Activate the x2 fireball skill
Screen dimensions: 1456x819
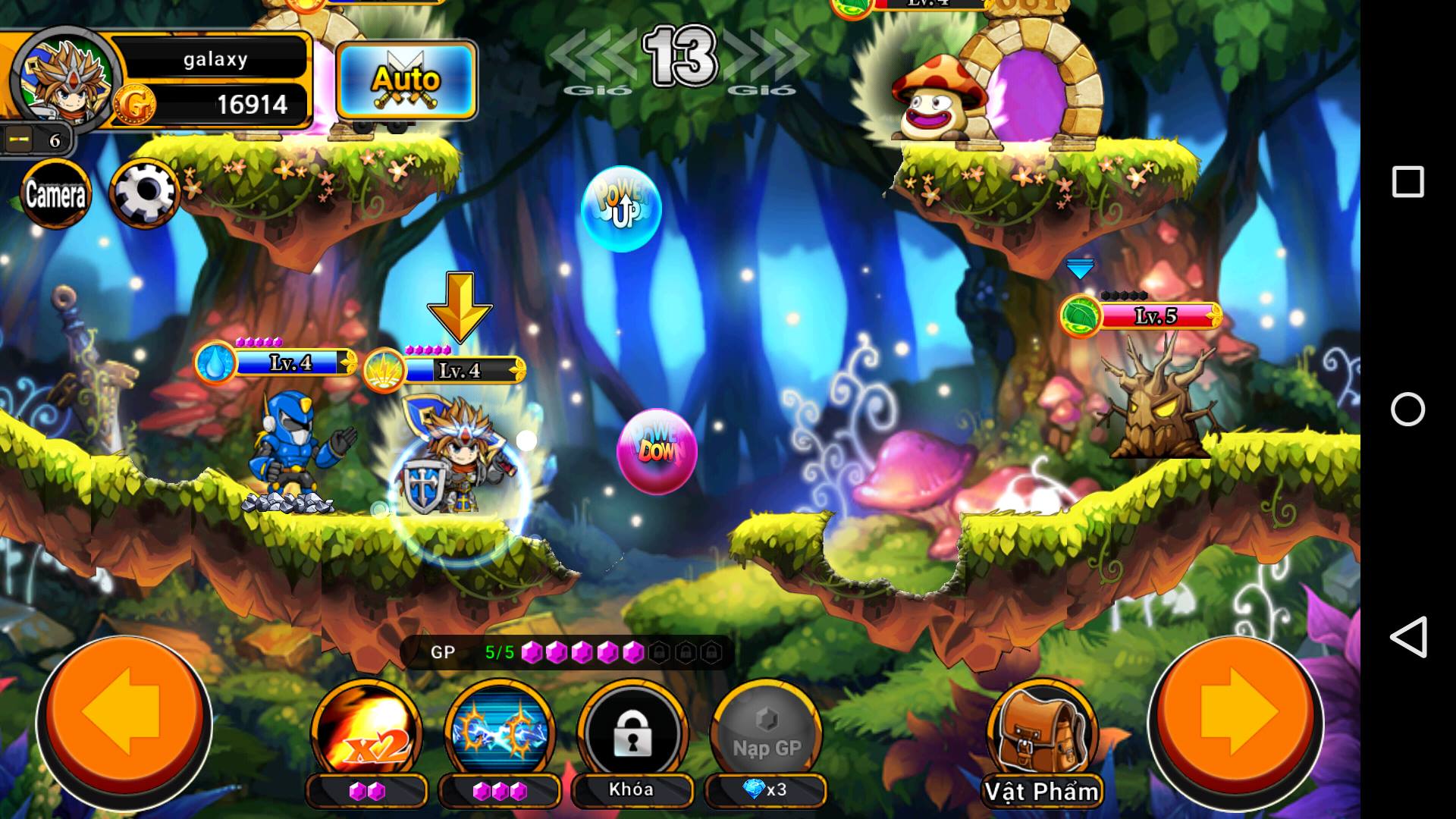pyautogui.click(x=367, y=733)
